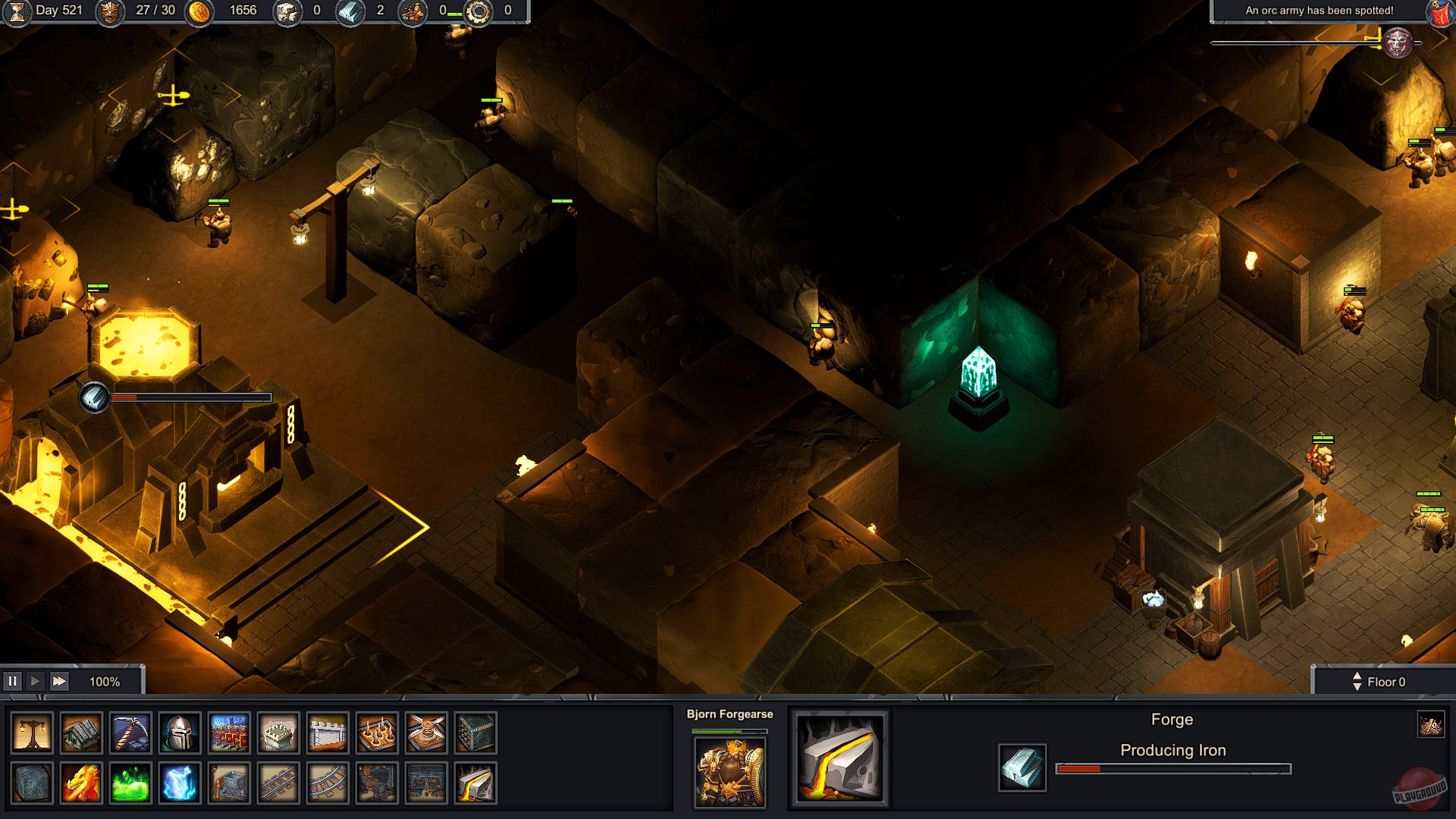Click the up arrow to change Floor 0
The height and width of the screenshot is (819, 1456).
tap(1357, 676)
